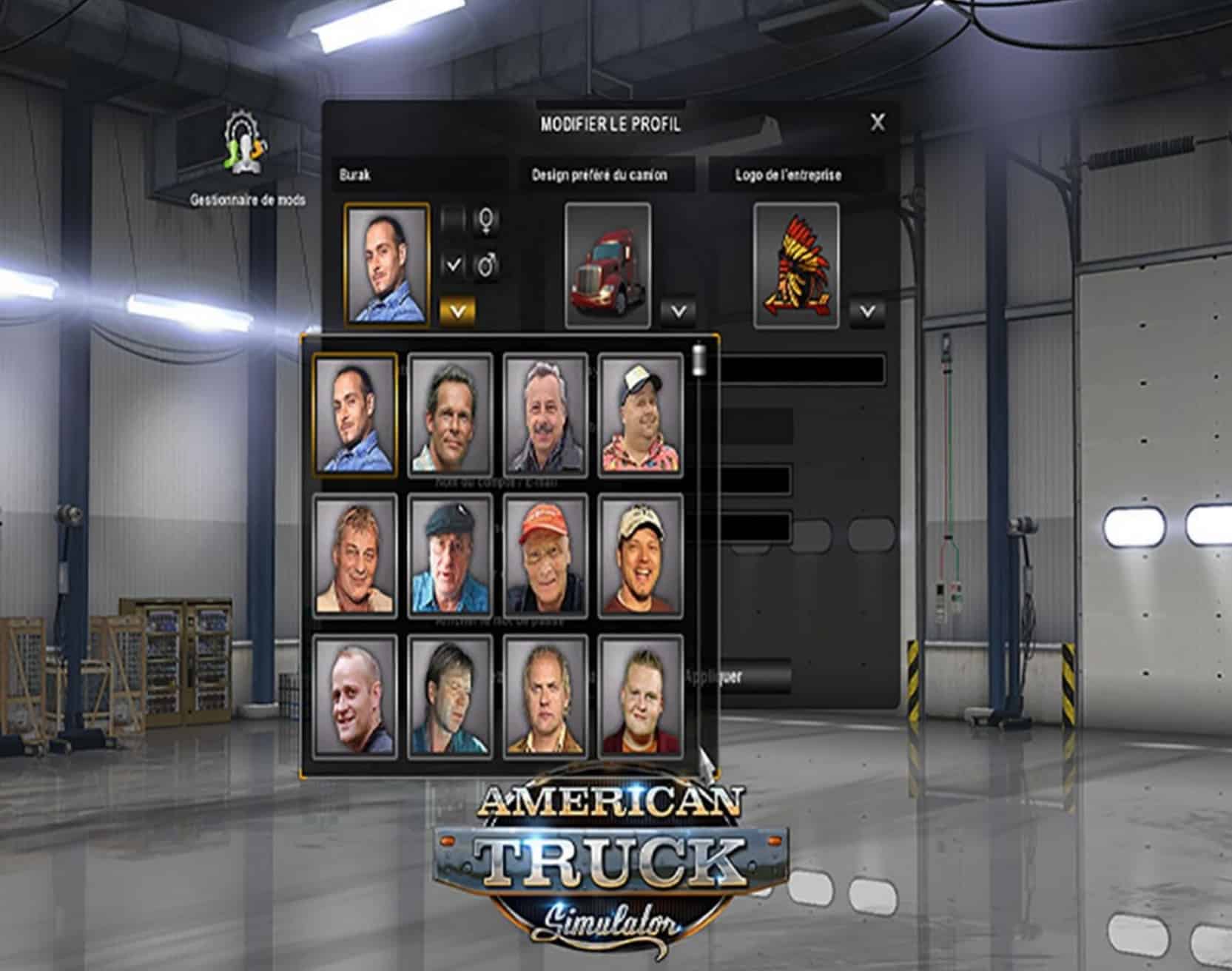Edit the Burak profile name field
This screenshot has width=1232, height=971.
(x=418, y=175)
